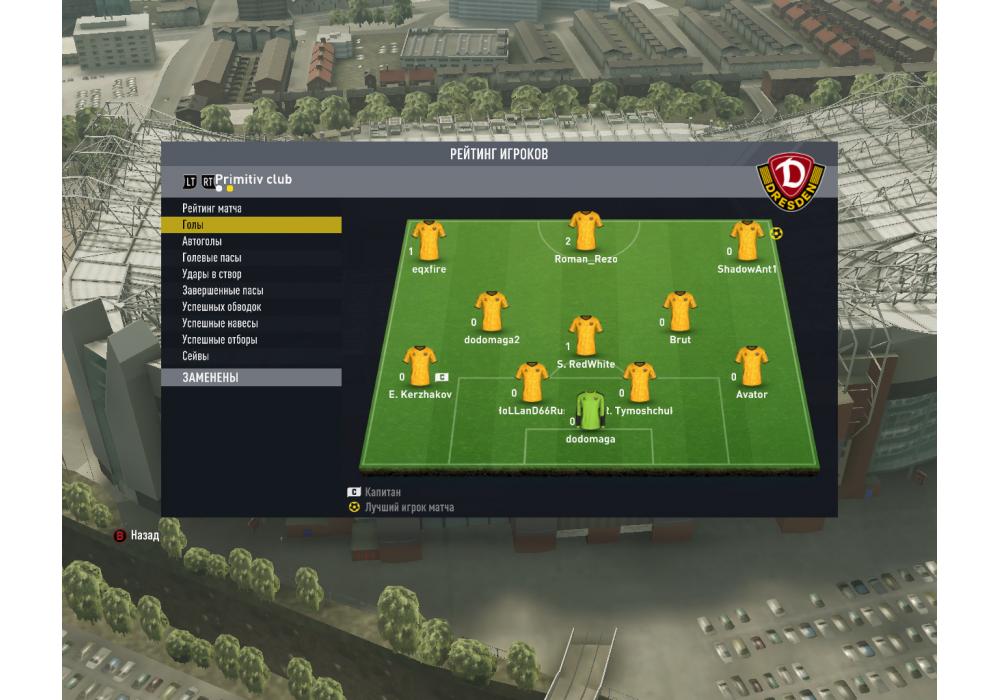Select defender Avator's shirt

click(751, 366)
